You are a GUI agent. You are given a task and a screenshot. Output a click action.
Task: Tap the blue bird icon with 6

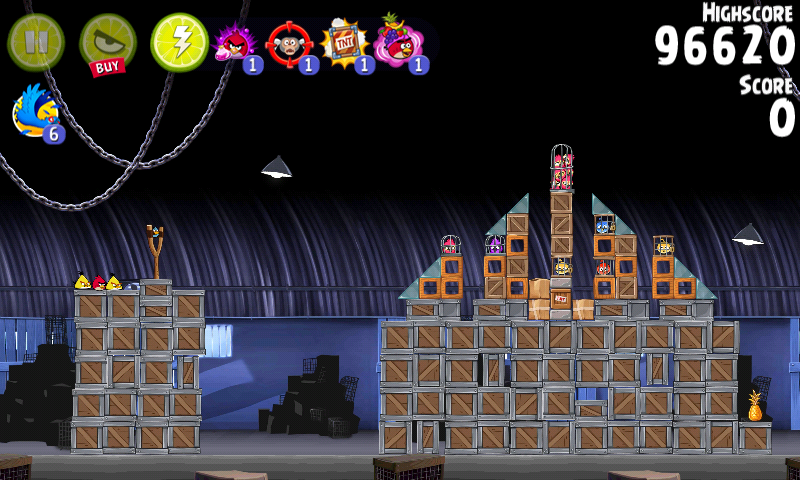point(36,112)
